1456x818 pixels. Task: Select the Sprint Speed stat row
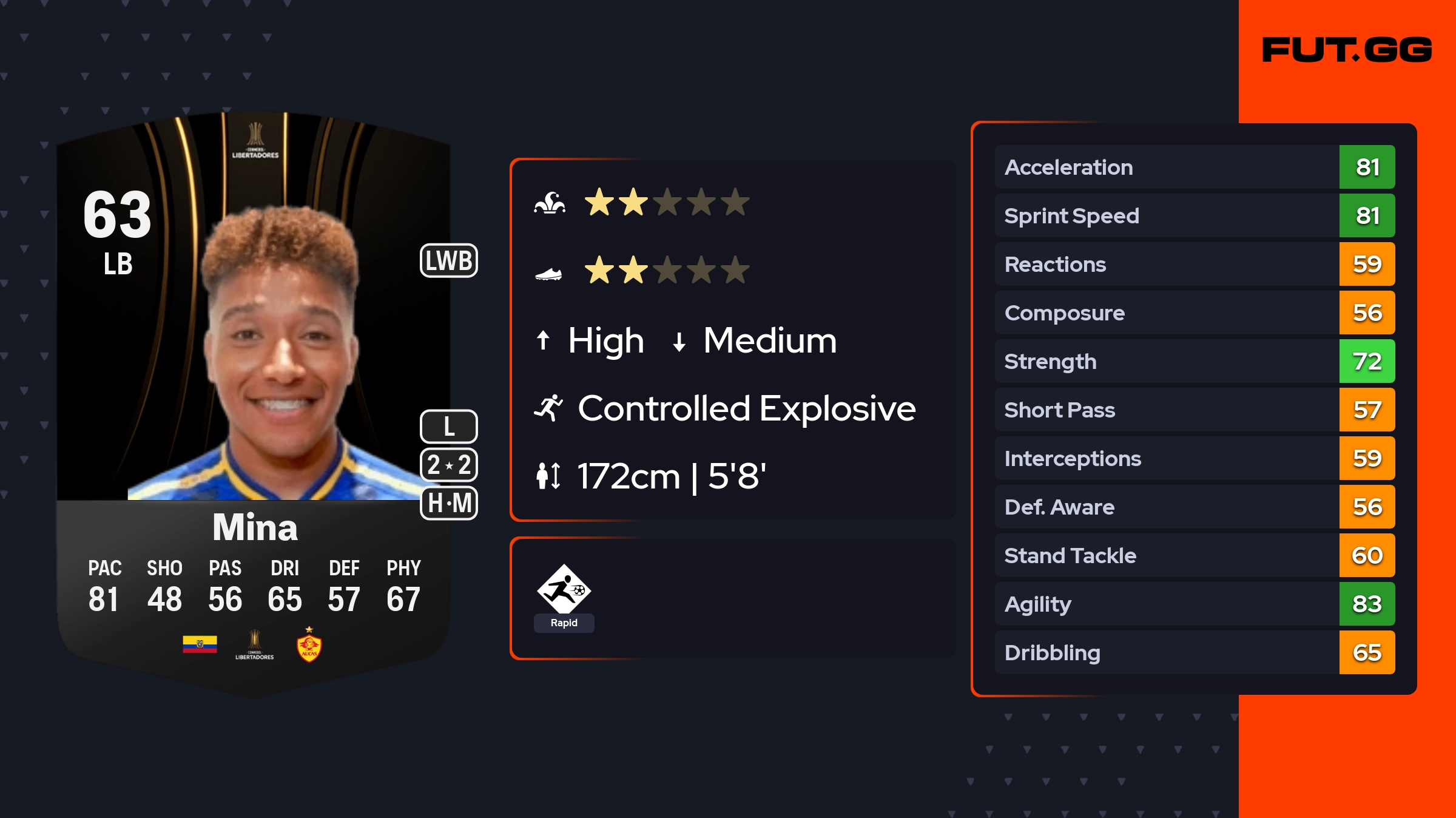coord(1194,216)
